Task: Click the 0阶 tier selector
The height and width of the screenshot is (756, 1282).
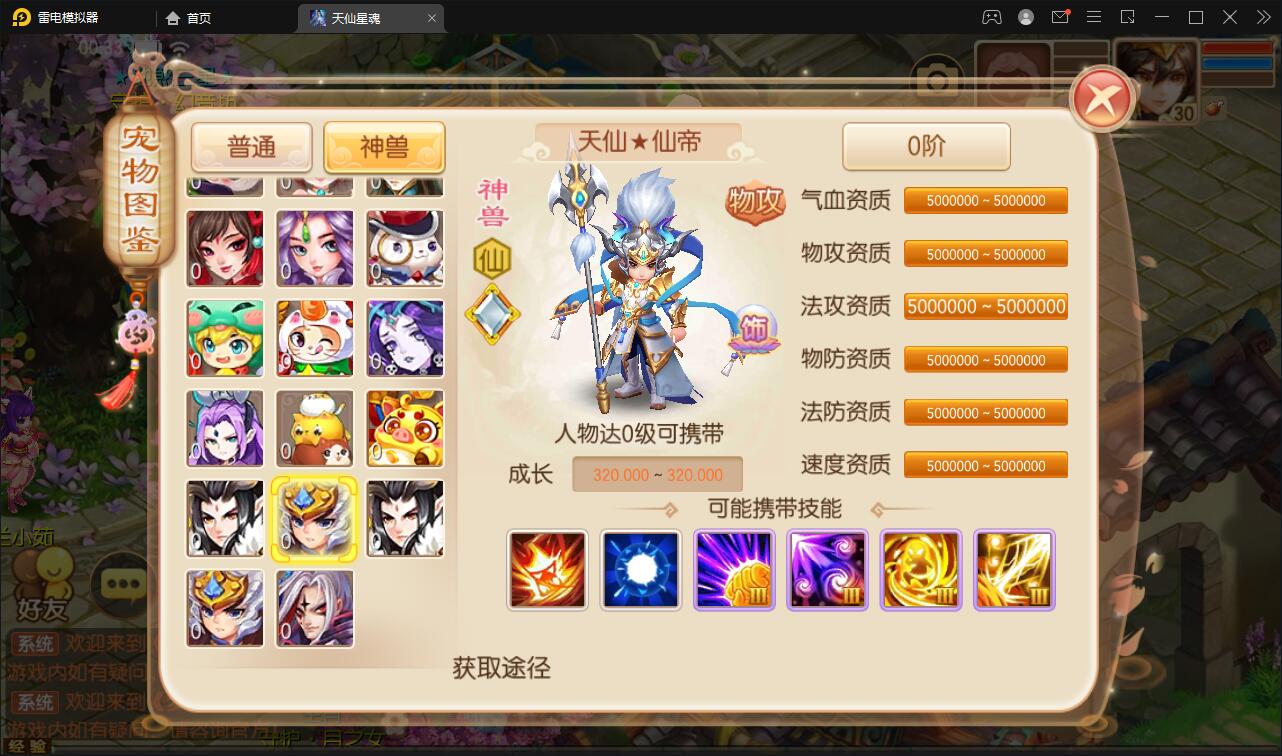Action: (925, 146)
